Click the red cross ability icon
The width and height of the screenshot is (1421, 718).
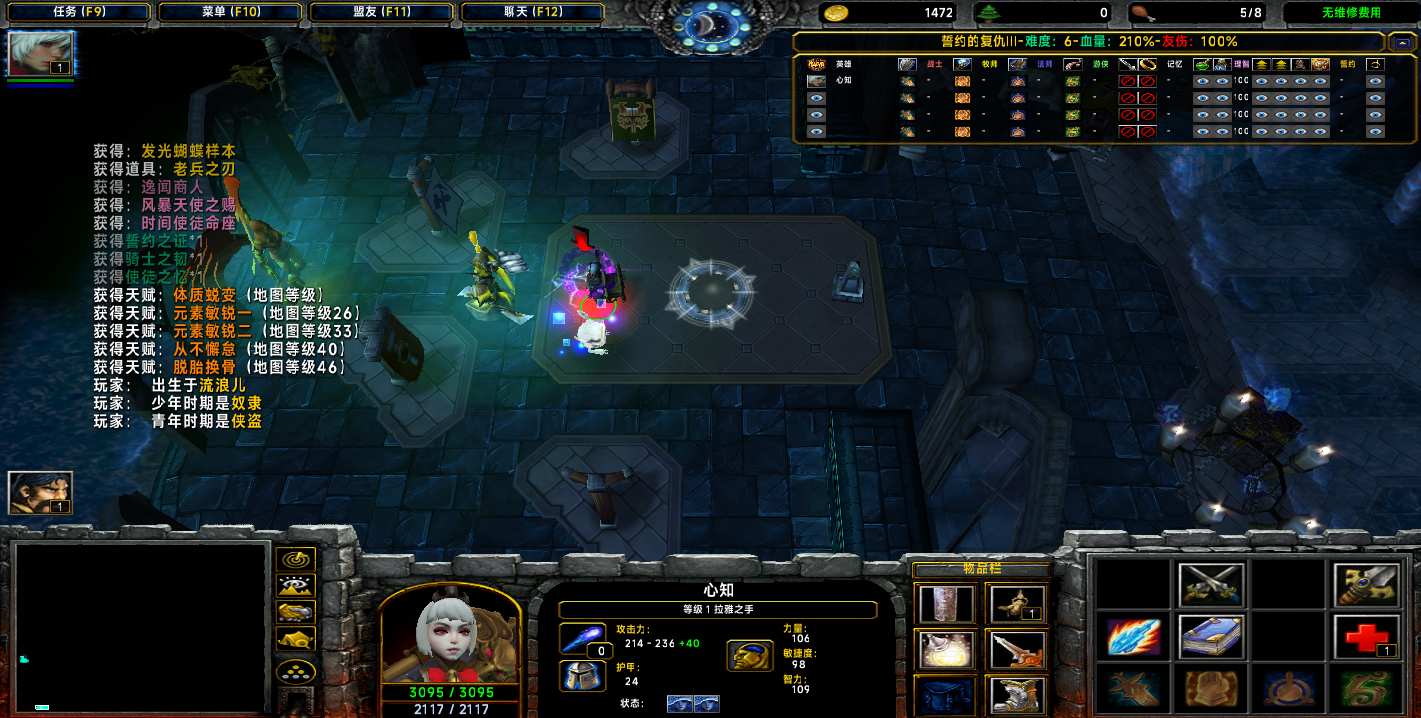(x=1365, y=637)
